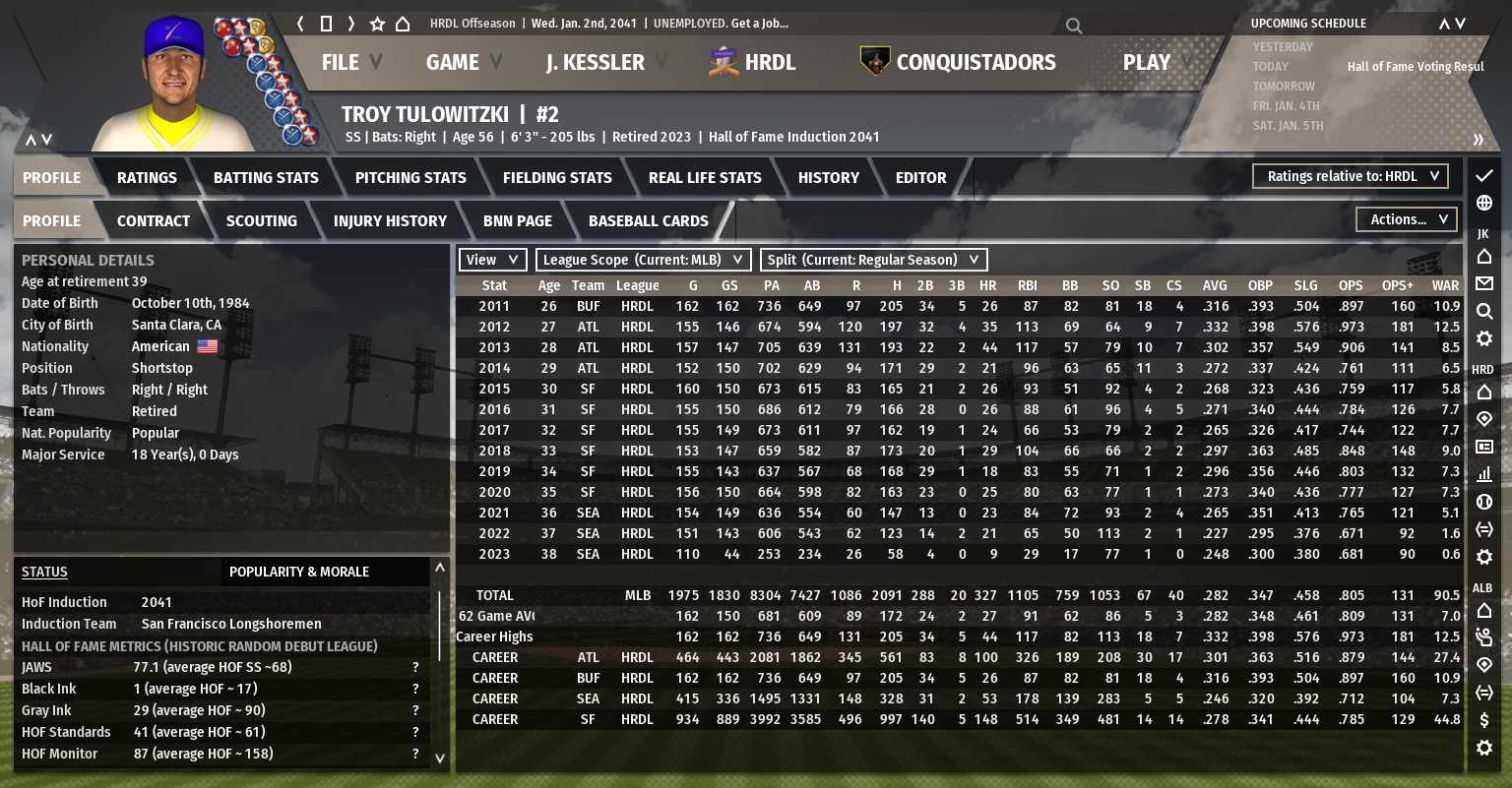Switch to the Popularity & Morale panel tab

pyautogui.click(x=299, y=572)
